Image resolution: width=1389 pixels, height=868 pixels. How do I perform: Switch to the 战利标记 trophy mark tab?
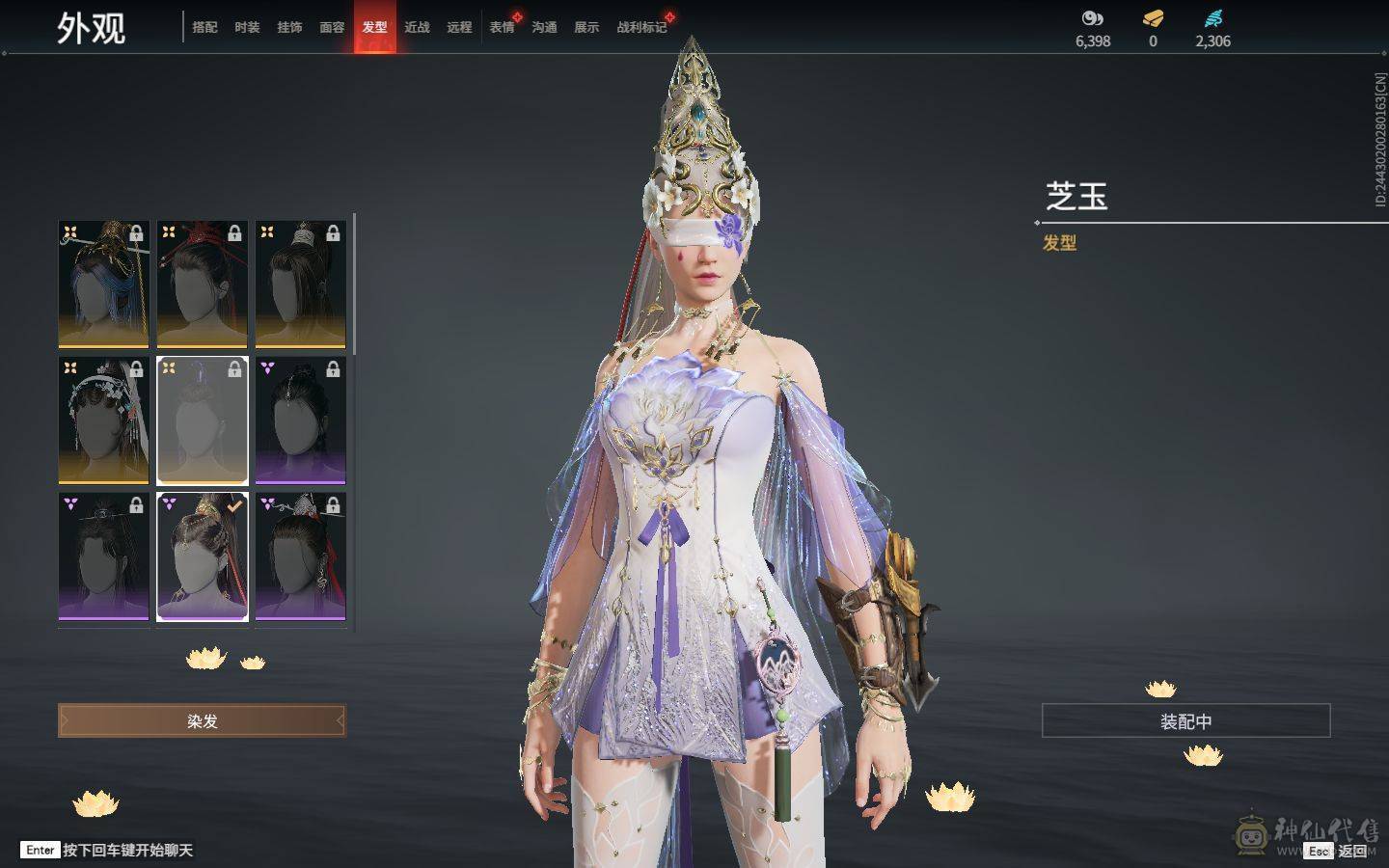[x=641, y=27]
